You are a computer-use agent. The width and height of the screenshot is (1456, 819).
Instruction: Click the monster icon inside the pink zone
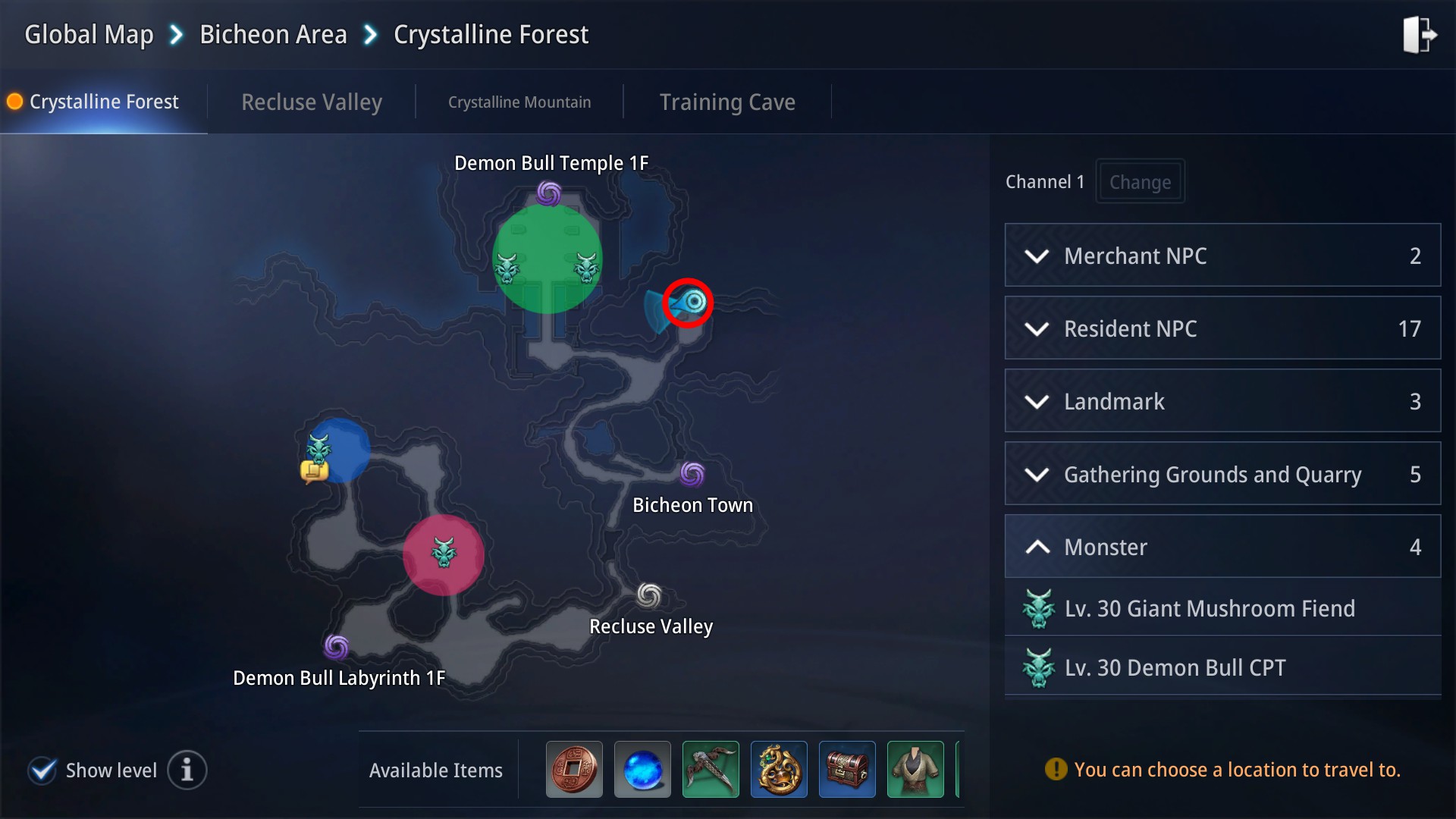(443, 554)
